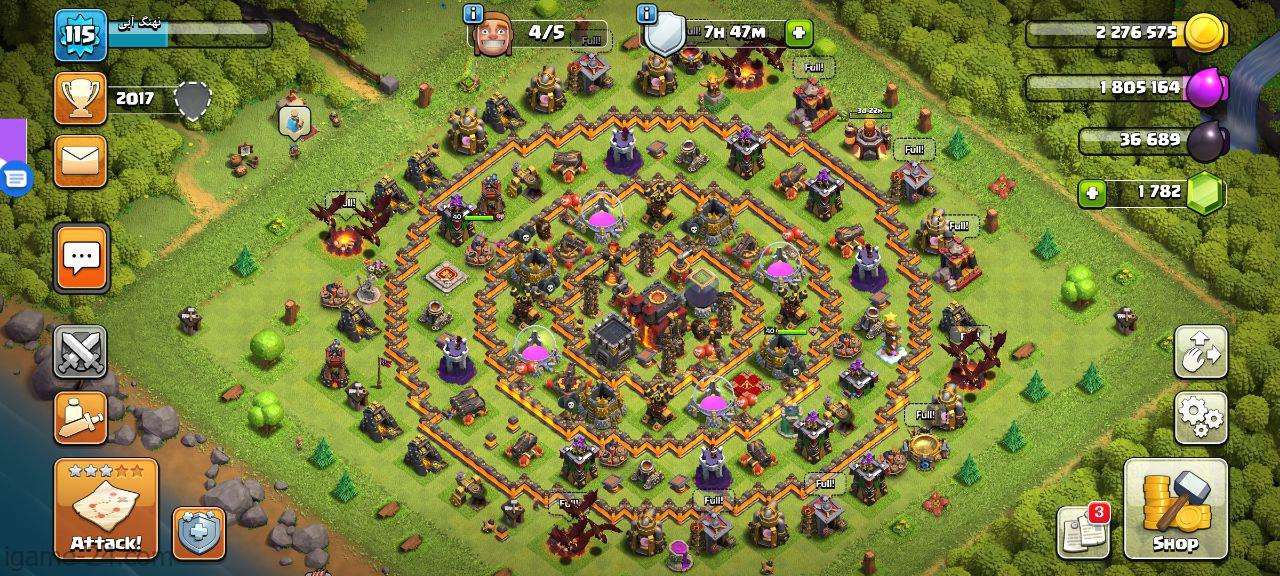Viewport: 1280px width, 576px height.
Task: Click the blue shield plus button
Action: tap(199, 533)
